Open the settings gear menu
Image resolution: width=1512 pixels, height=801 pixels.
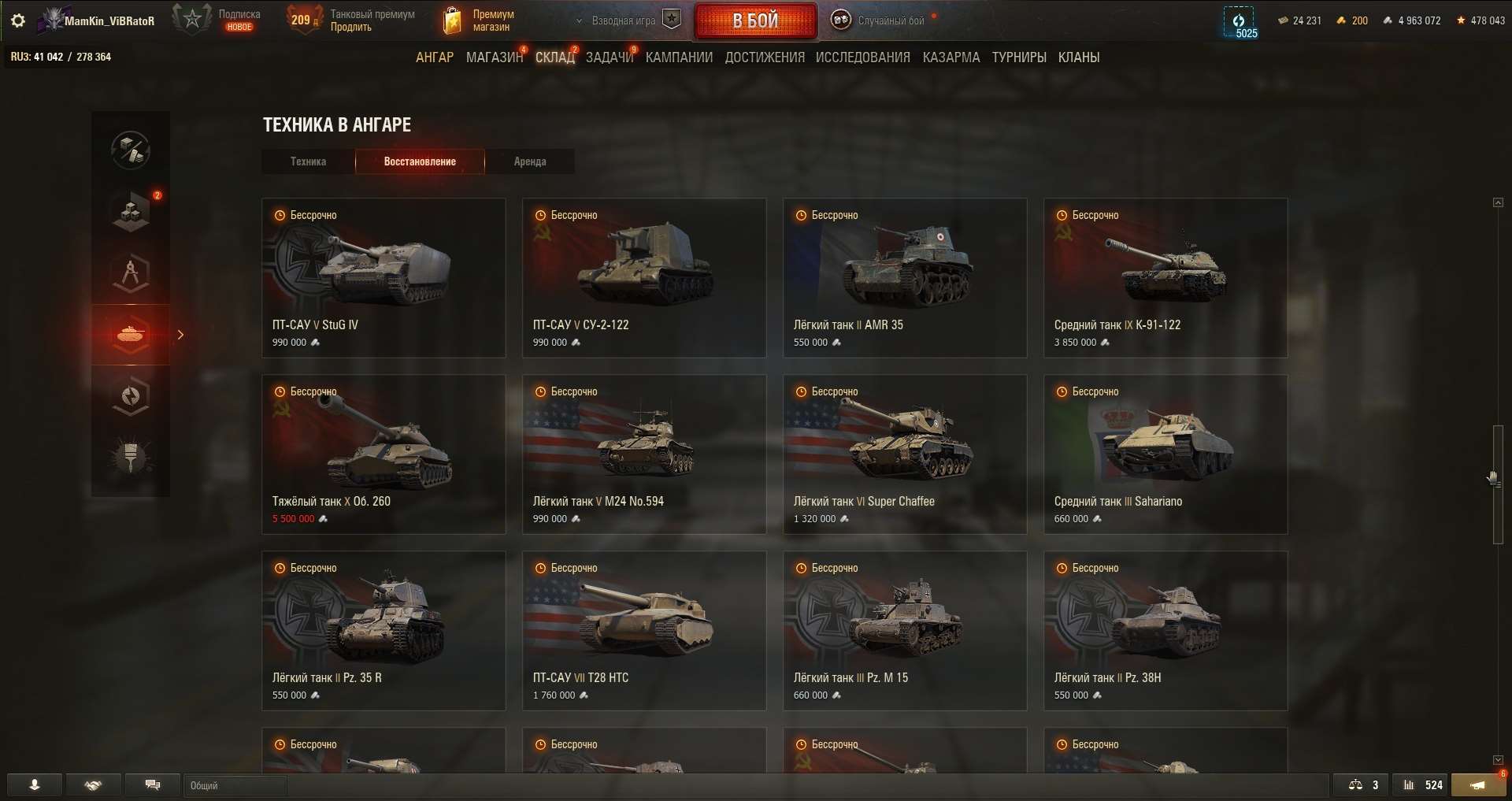pos(17,20)
